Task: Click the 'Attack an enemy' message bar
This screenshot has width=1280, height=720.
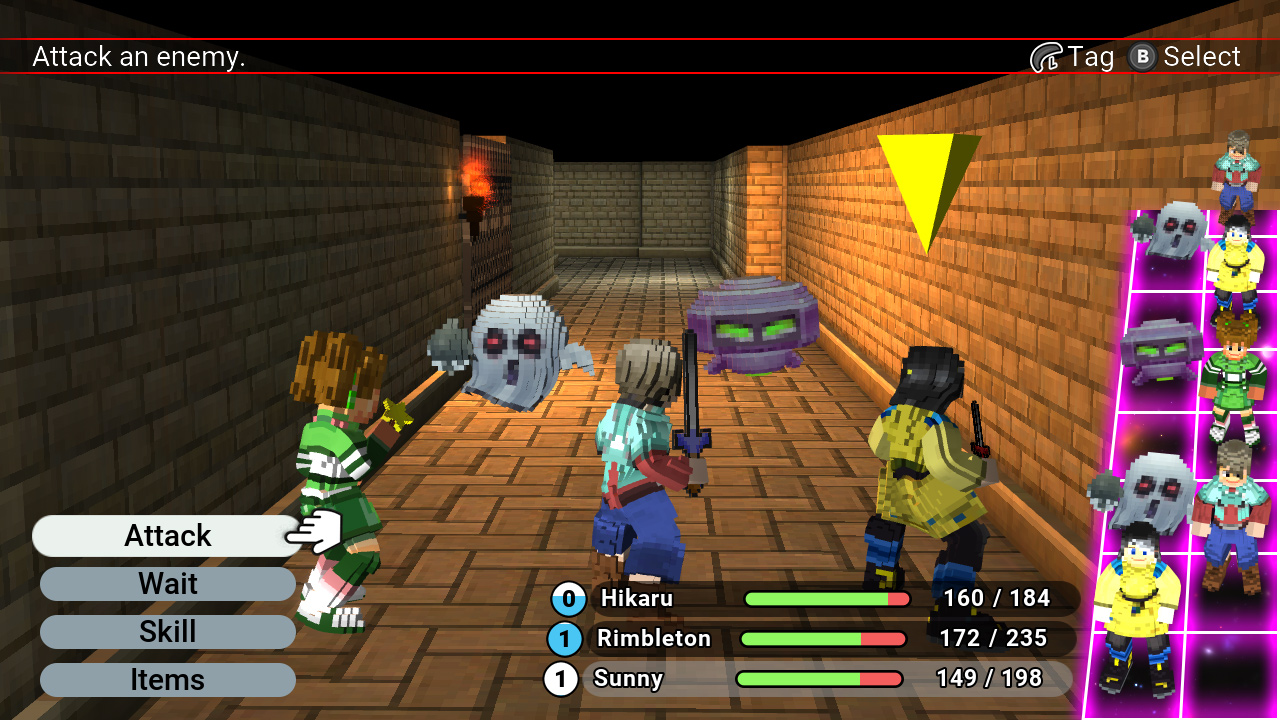Action: click(x=139, y=57)
